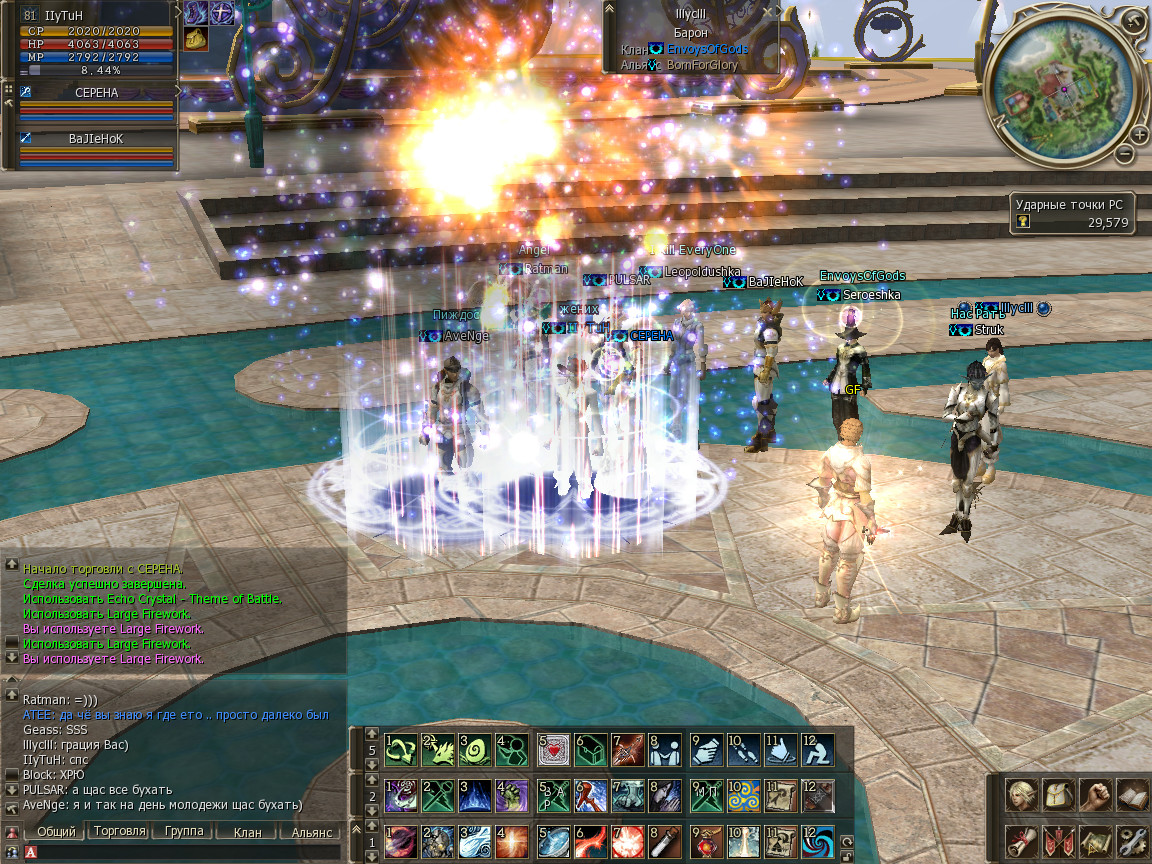Open the world map icon
The image size is (1152, 864).
[1095, 840]
